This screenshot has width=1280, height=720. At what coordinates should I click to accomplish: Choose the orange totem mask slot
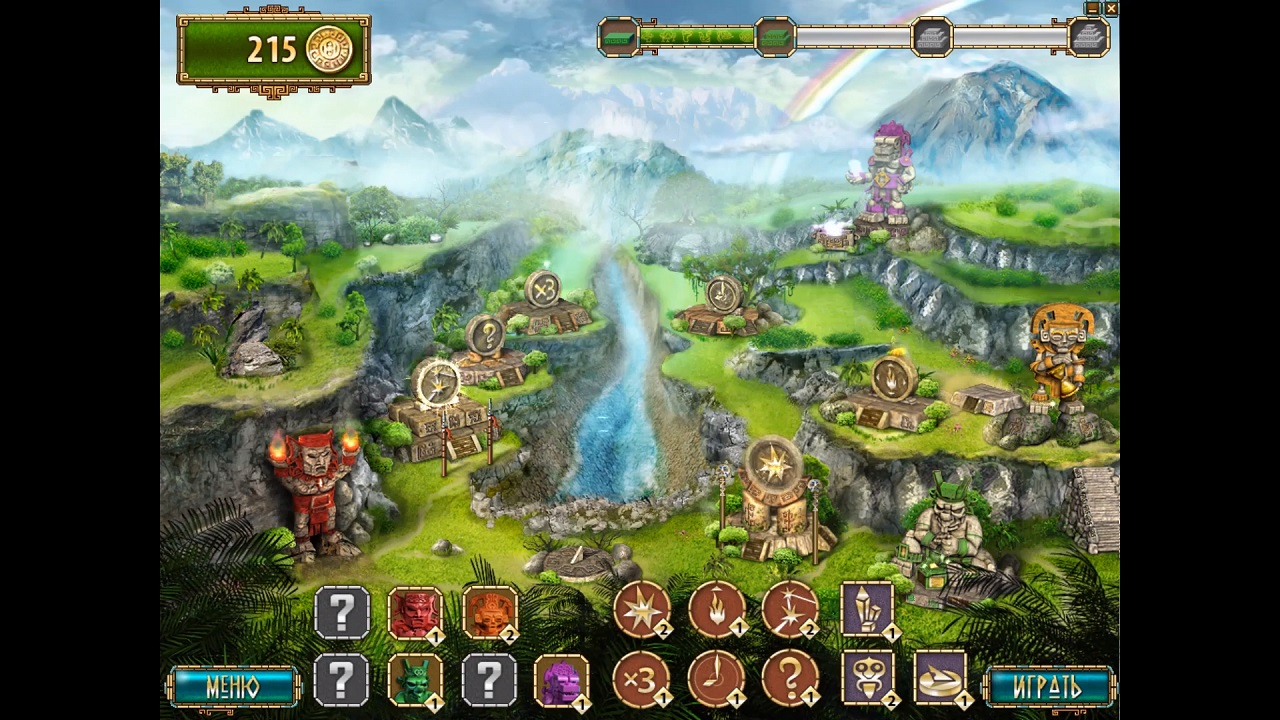click(x=490, y=612)
